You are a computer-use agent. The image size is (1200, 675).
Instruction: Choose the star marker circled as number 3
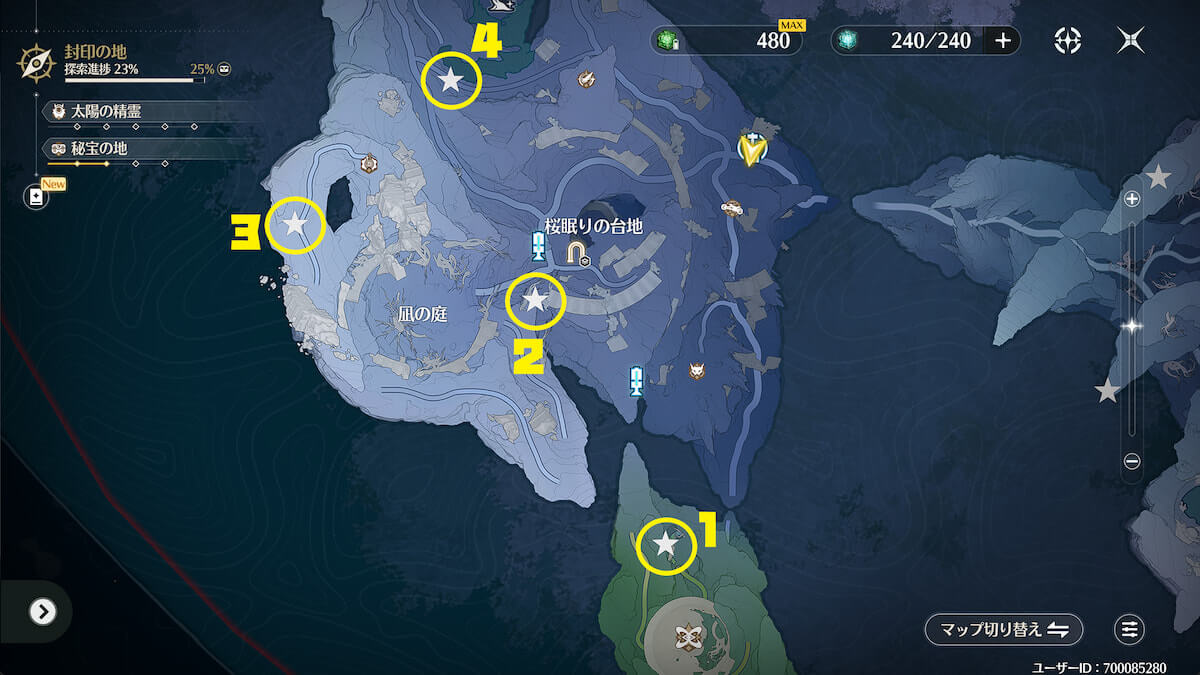(295, 224)
